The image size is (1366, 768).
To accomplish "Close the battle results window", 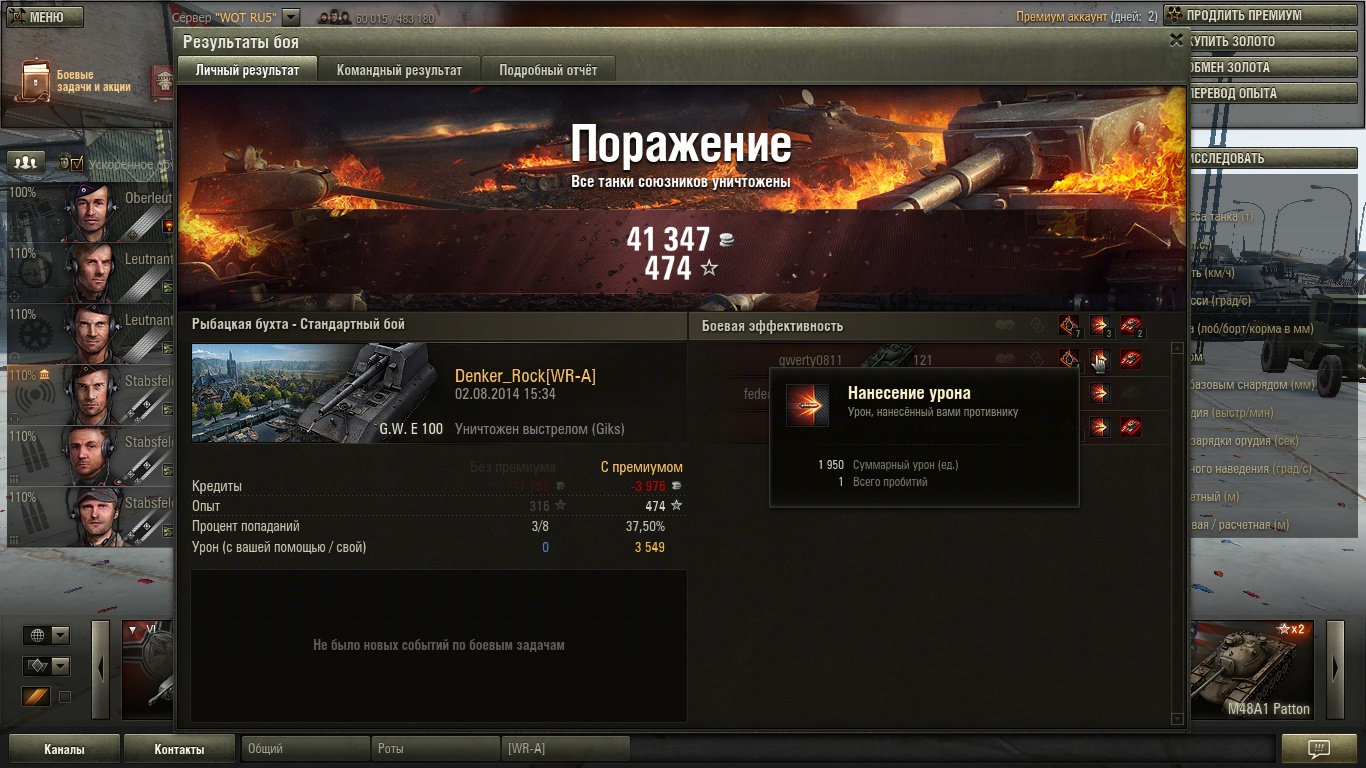I will point(1176,40).
